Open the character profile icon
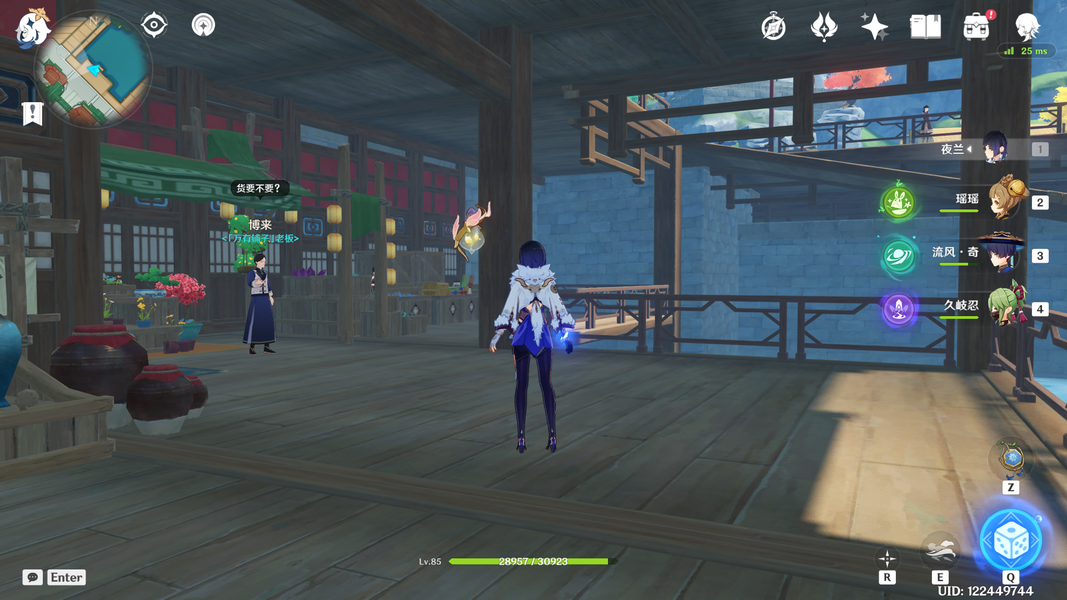This screenshot has height=600, width=1067. 1027,27
